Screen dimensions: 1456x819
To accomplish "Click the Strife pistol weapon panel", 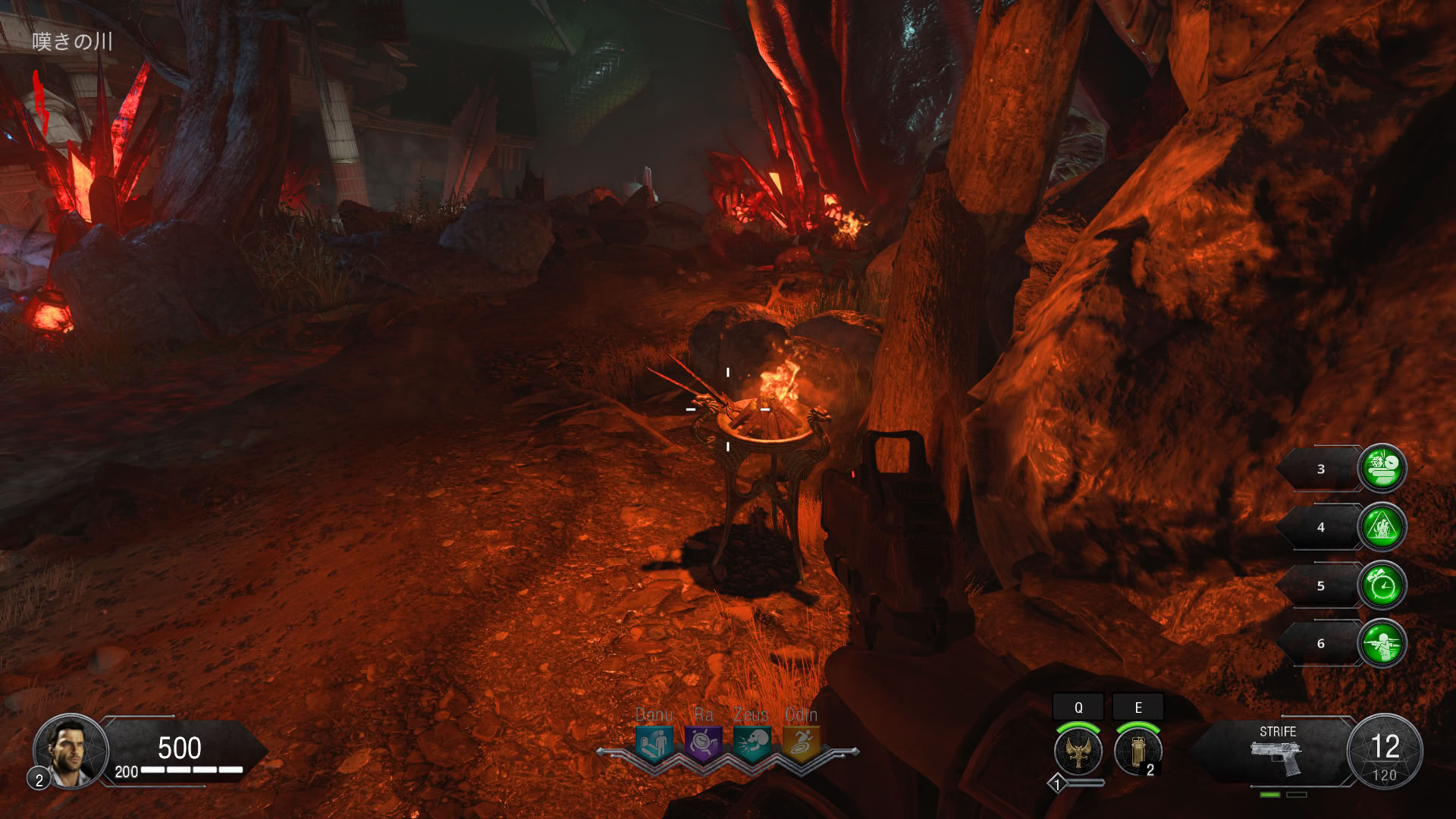I will (x=1278, y=751).
